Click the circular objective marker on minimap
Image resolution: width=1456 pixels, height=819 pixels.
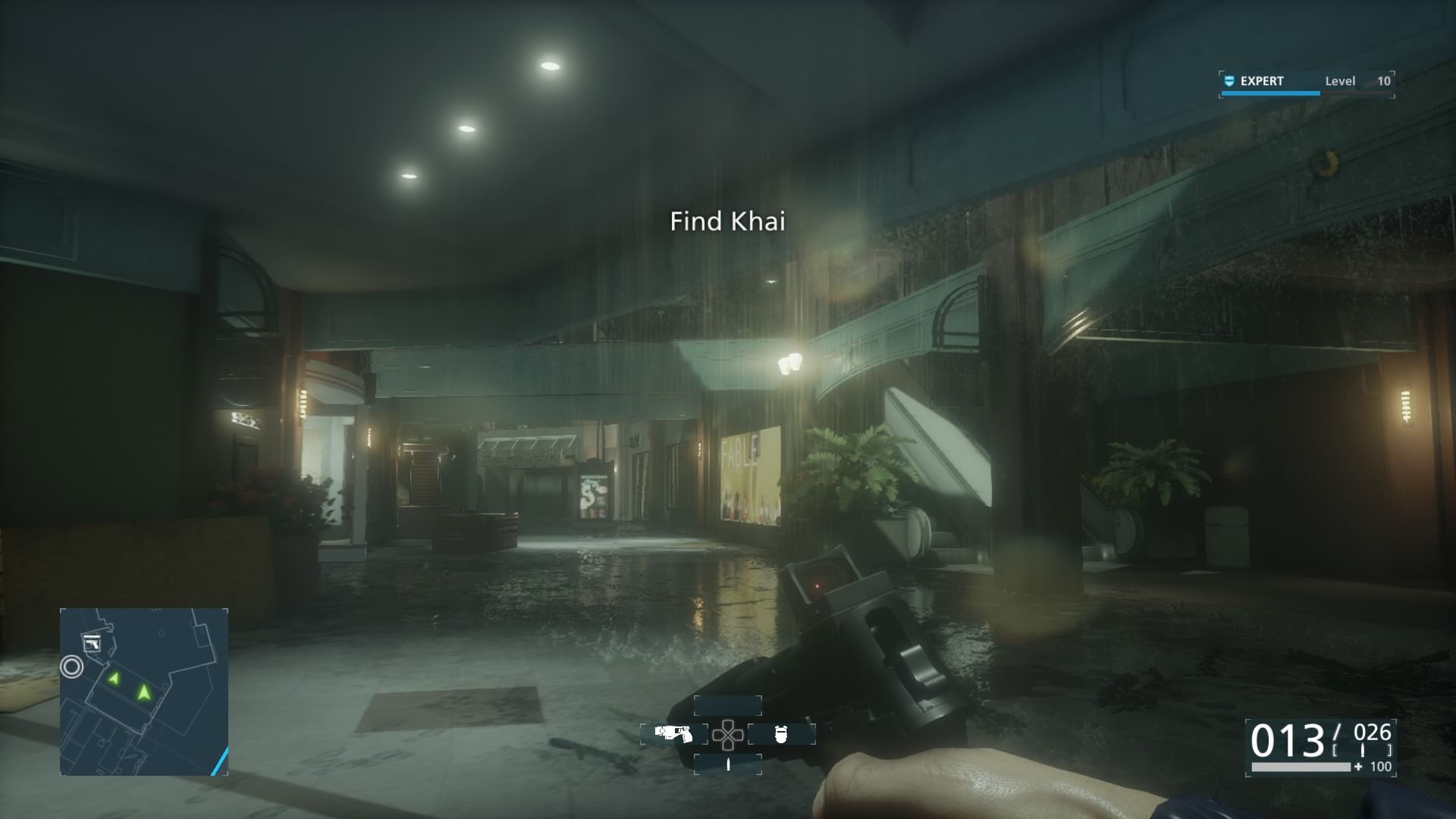[72, 667]
